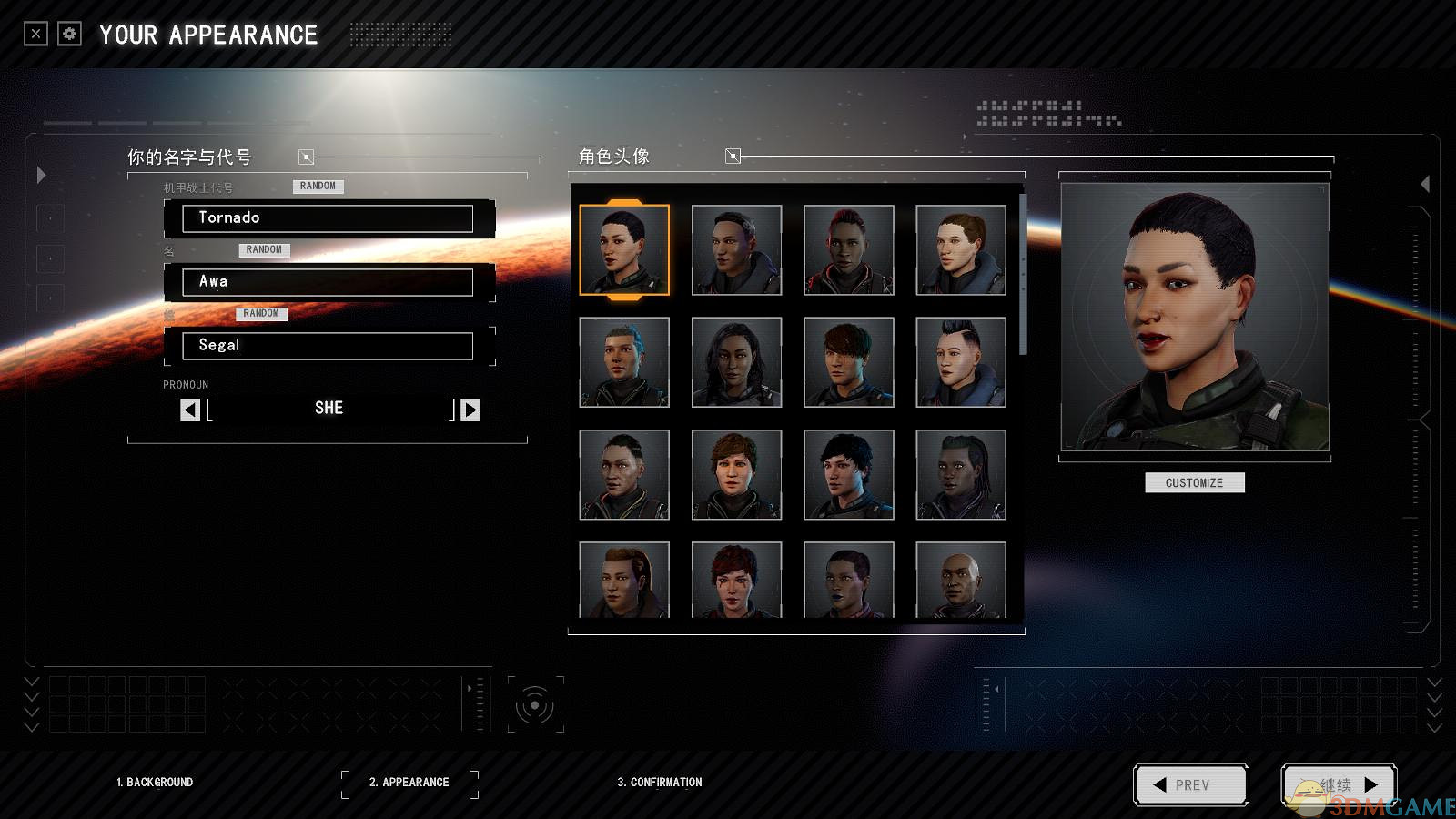1456x819 pixels.
Task: Open the Customize portrait editor
Action: [1194, 482]
